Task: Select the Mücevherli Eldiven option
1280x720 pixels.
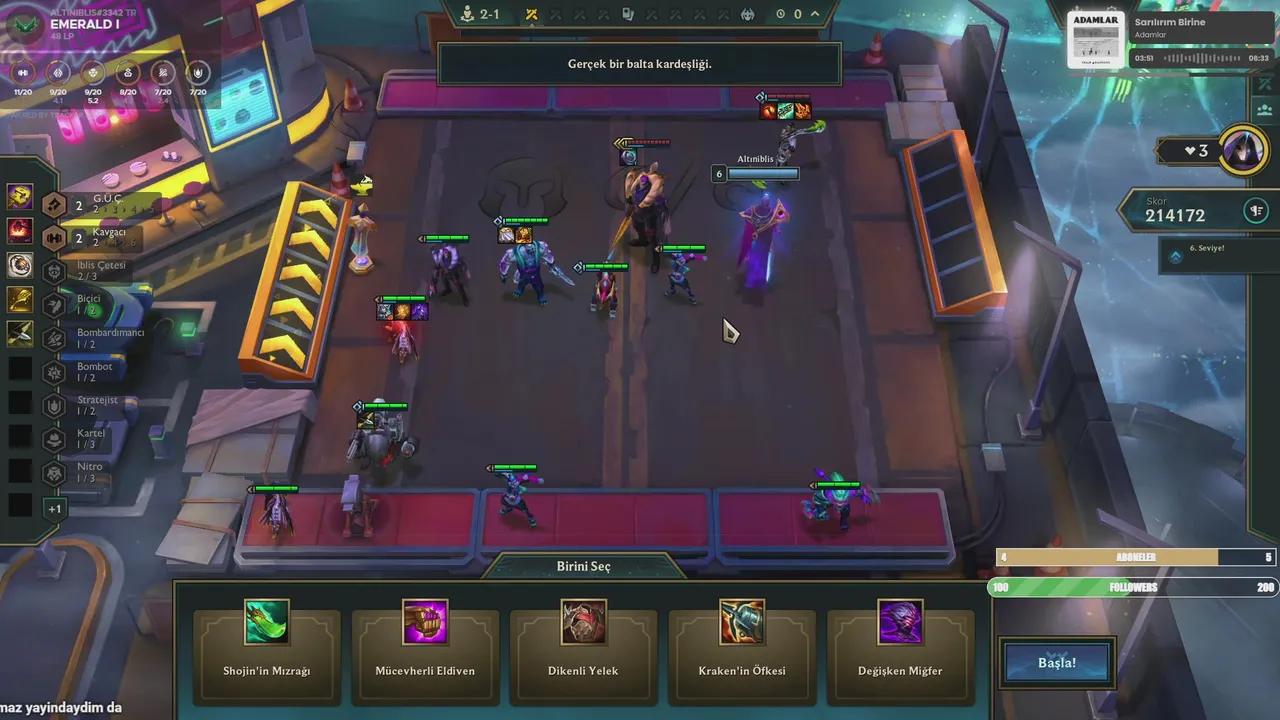Action: click(x=425, y=644)
